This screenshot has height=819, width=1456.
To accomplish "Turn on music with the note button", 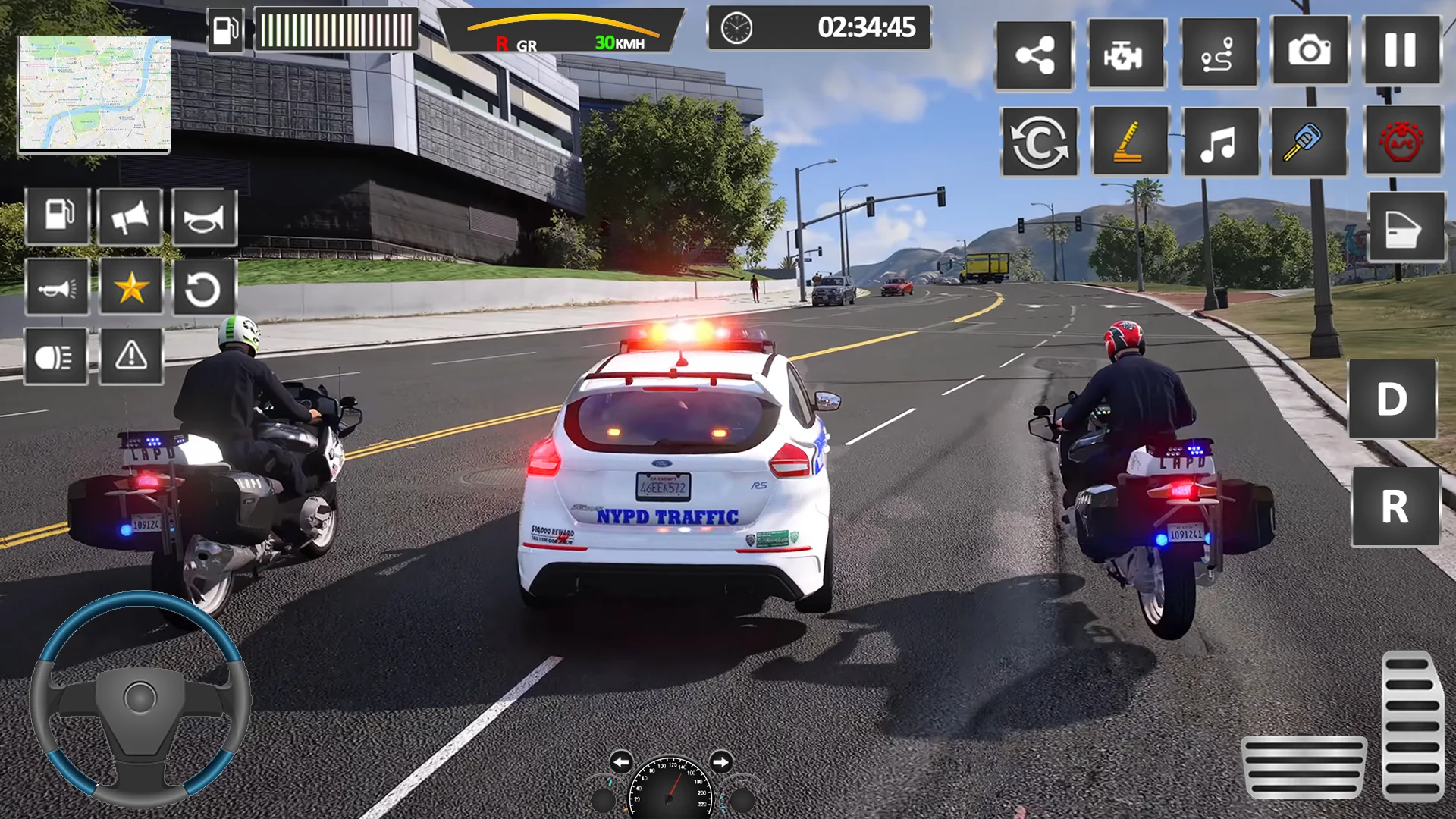I will point(1219,142).
